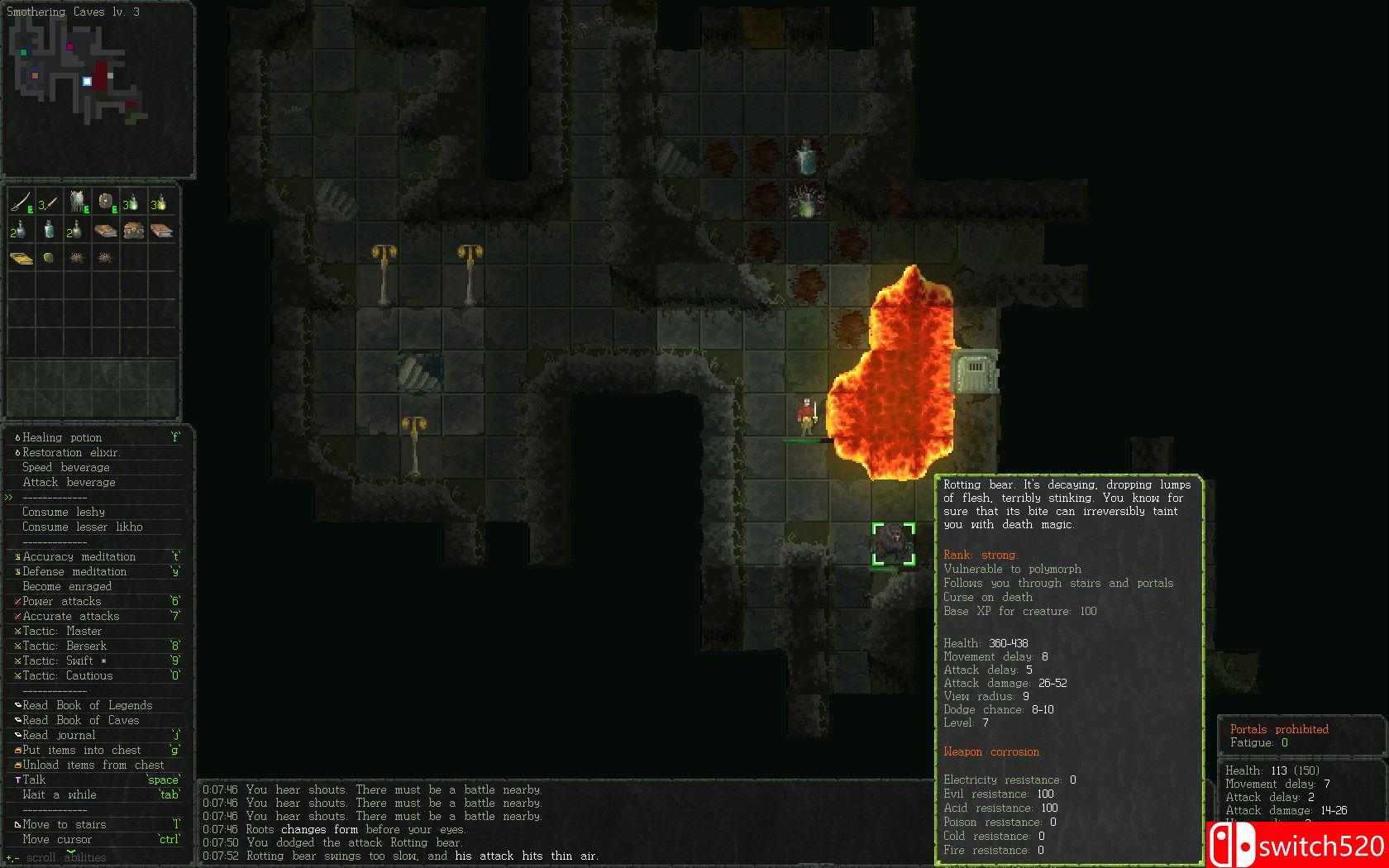Click the droplet icon beside Healing potion
Screen dimensions: 1389x868
16,437
